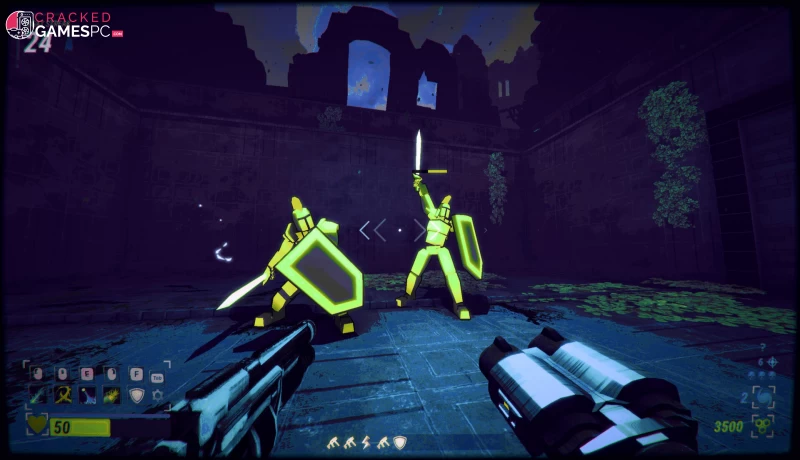Choose the blue magic wand ability icon
This screenshot has width=800, height=460.
coord(87,396)
